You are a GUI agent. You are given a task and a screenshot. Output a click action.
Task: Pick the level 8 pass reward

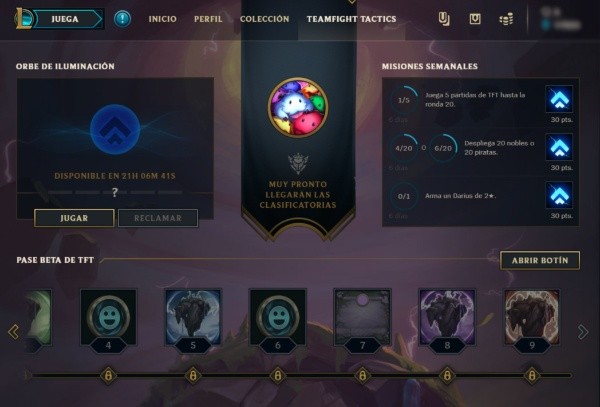pos(446,317)
